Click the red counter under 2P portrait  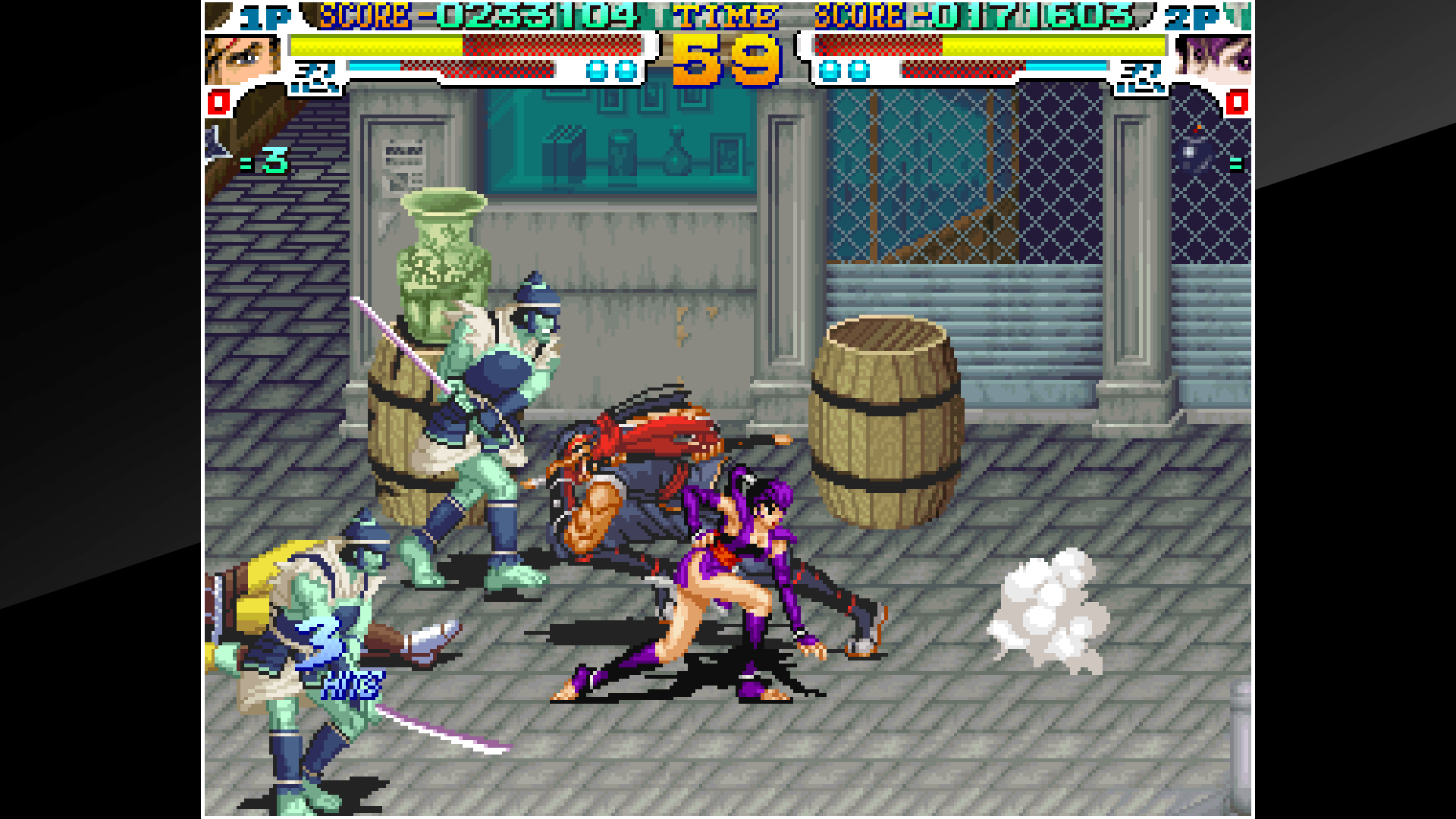[1236, 103]
